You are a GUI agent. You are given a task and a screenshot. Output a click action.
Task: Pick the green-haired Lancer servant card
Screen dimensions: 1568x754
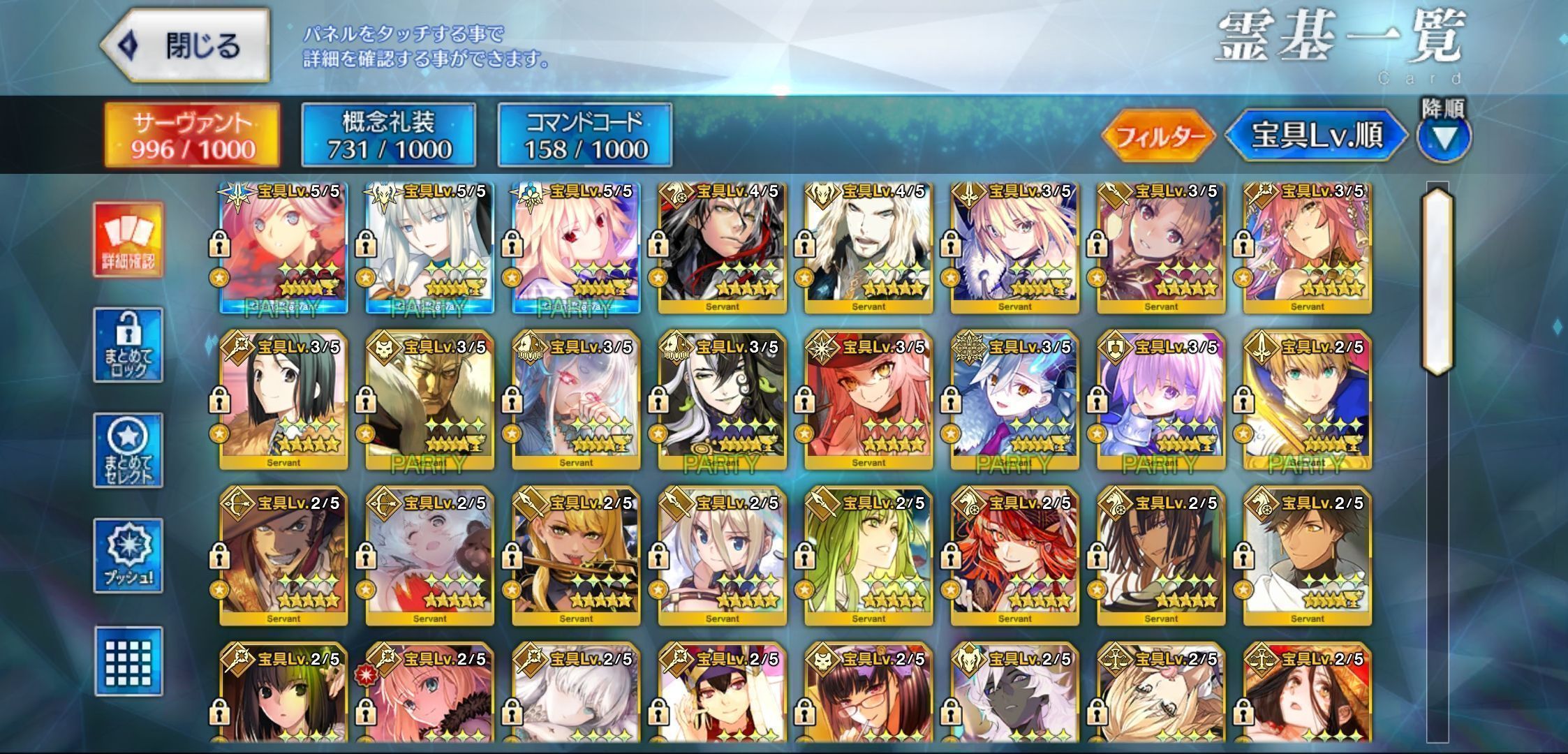coord(868,556)
